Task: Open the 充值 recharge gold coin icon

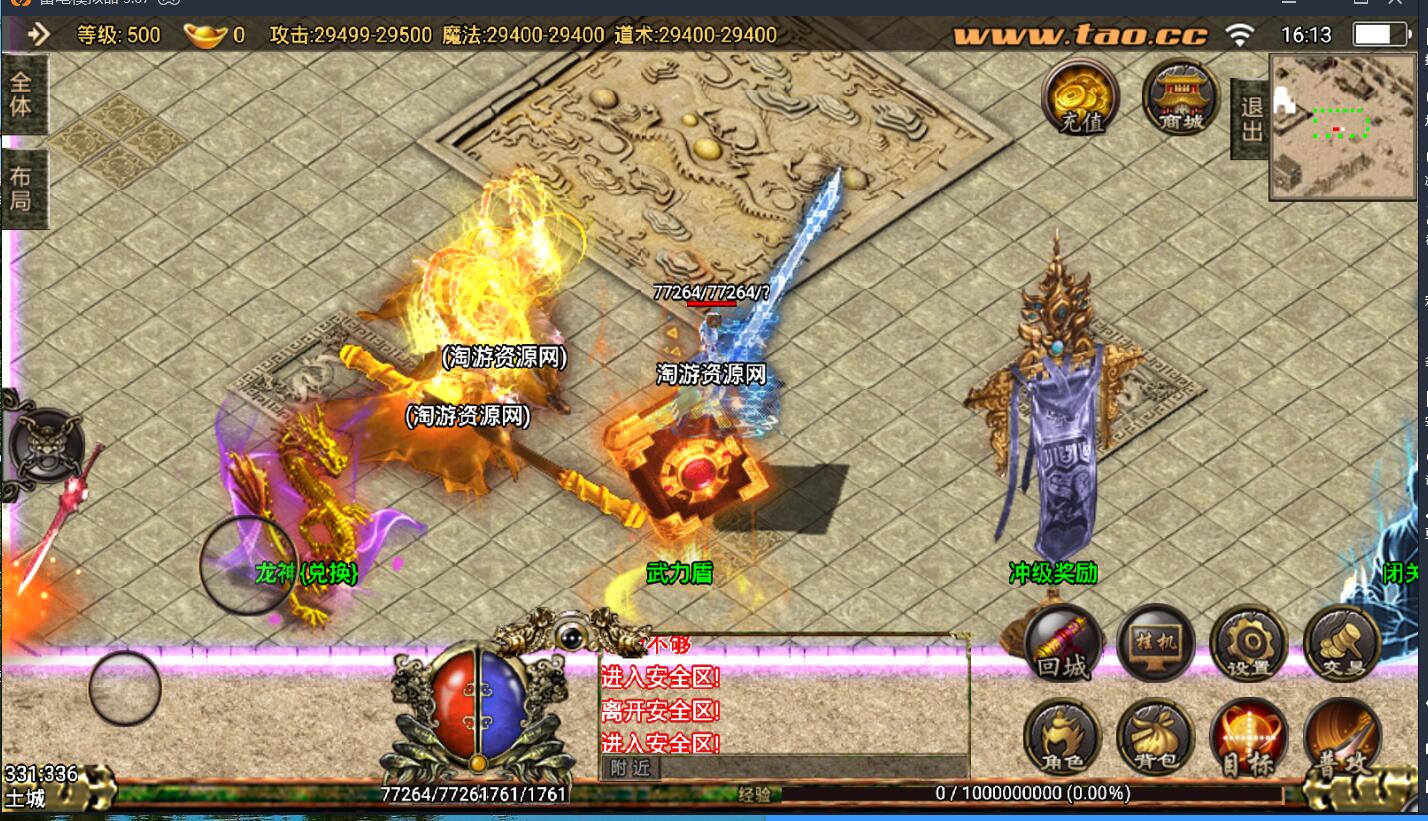Action: coord(1080,97)
